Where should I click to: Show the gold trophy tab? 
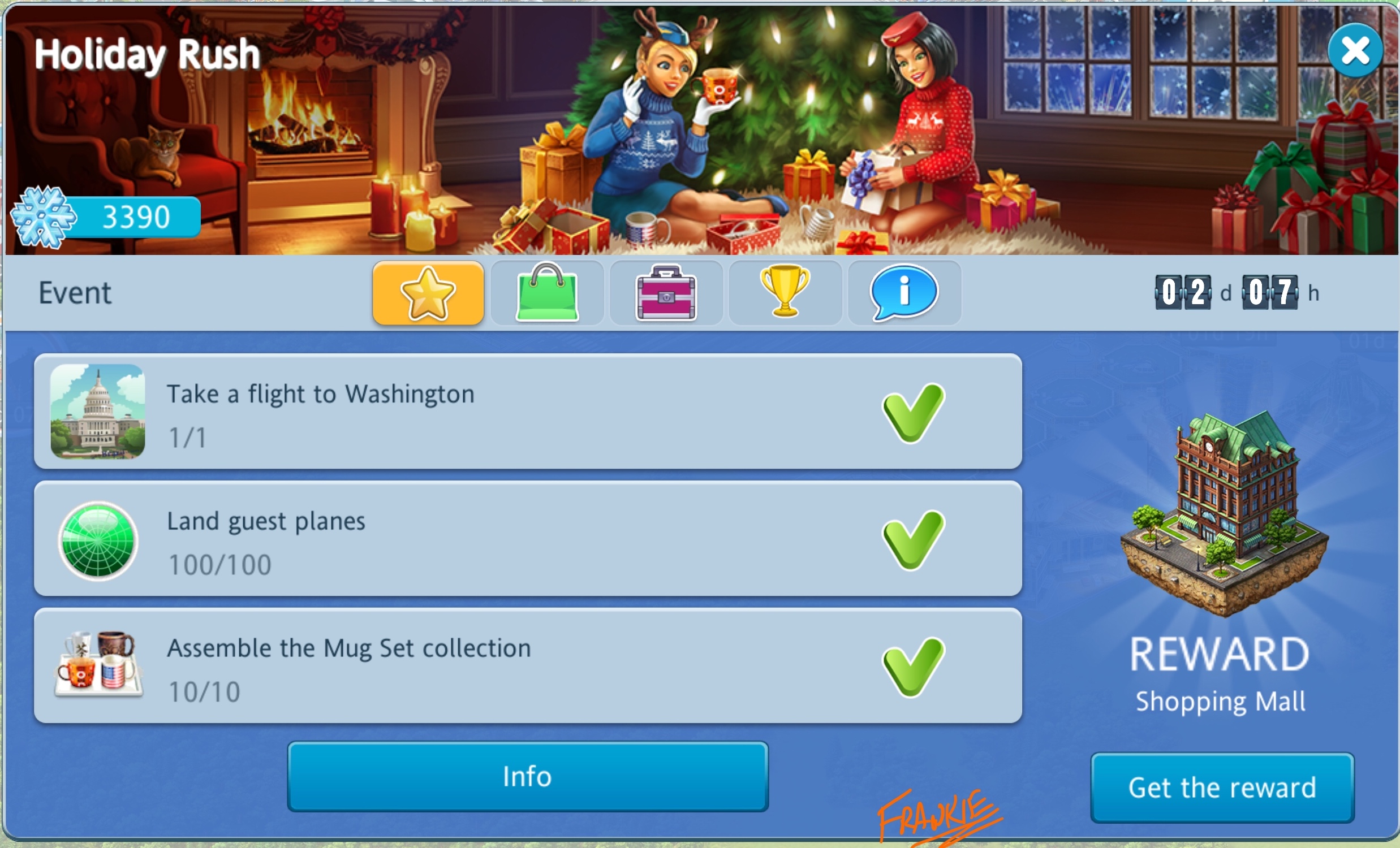point(785,293)
